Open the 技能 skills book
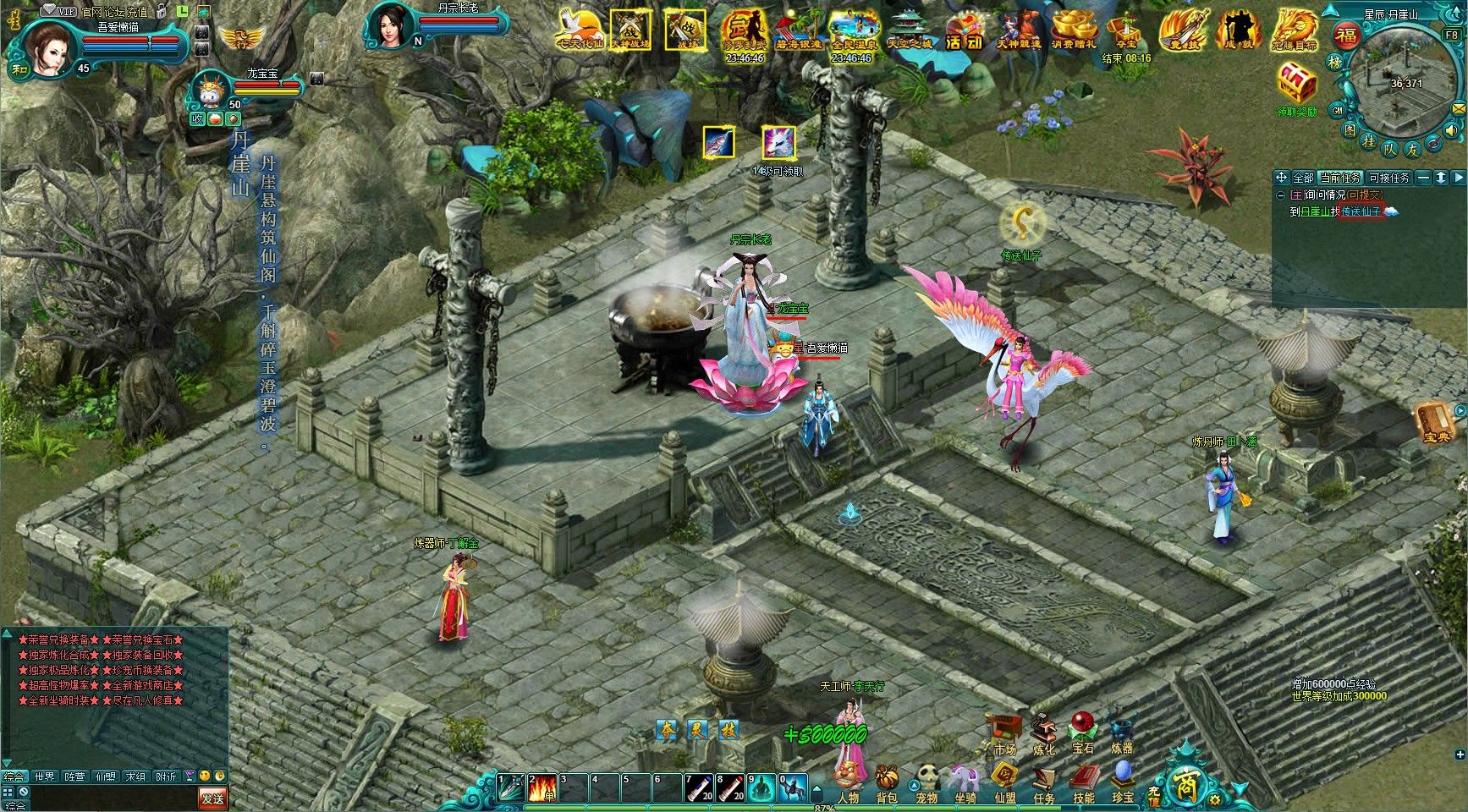The height and width of the screenshot is (812, 1468). click(1084, 781)
